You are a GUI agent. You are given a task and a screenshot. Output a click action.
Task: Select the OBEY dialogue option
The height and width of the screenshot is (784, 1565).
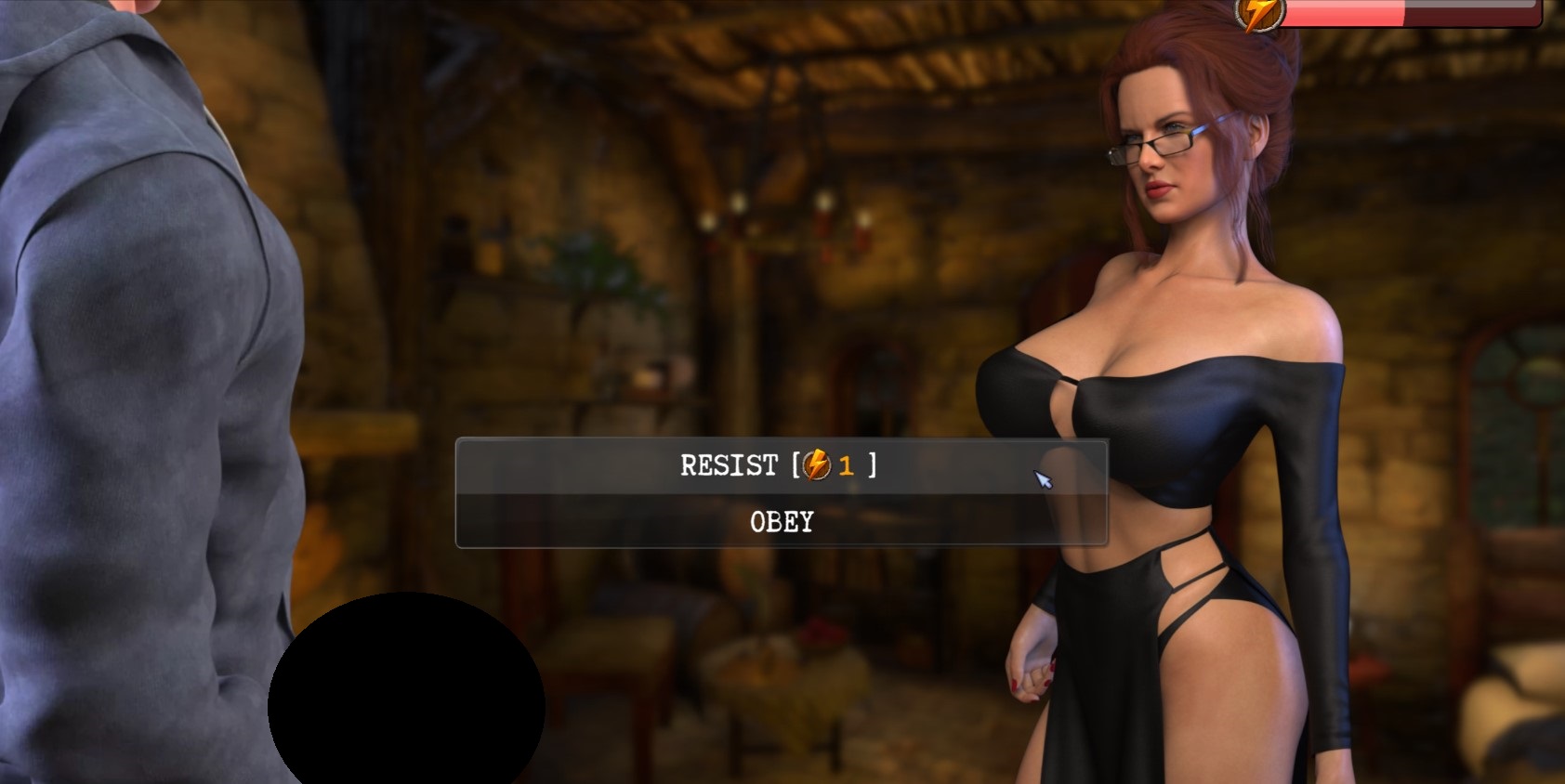(781, 522)
